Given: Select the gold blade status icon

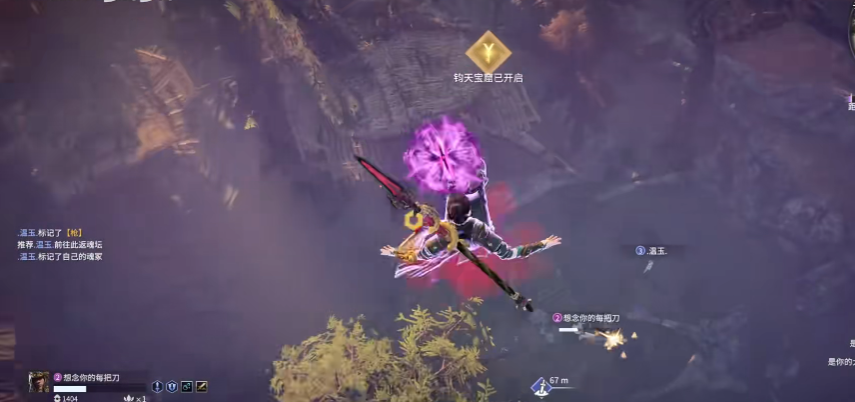Looking at the screenshot, I should click(x=201, y=386).
